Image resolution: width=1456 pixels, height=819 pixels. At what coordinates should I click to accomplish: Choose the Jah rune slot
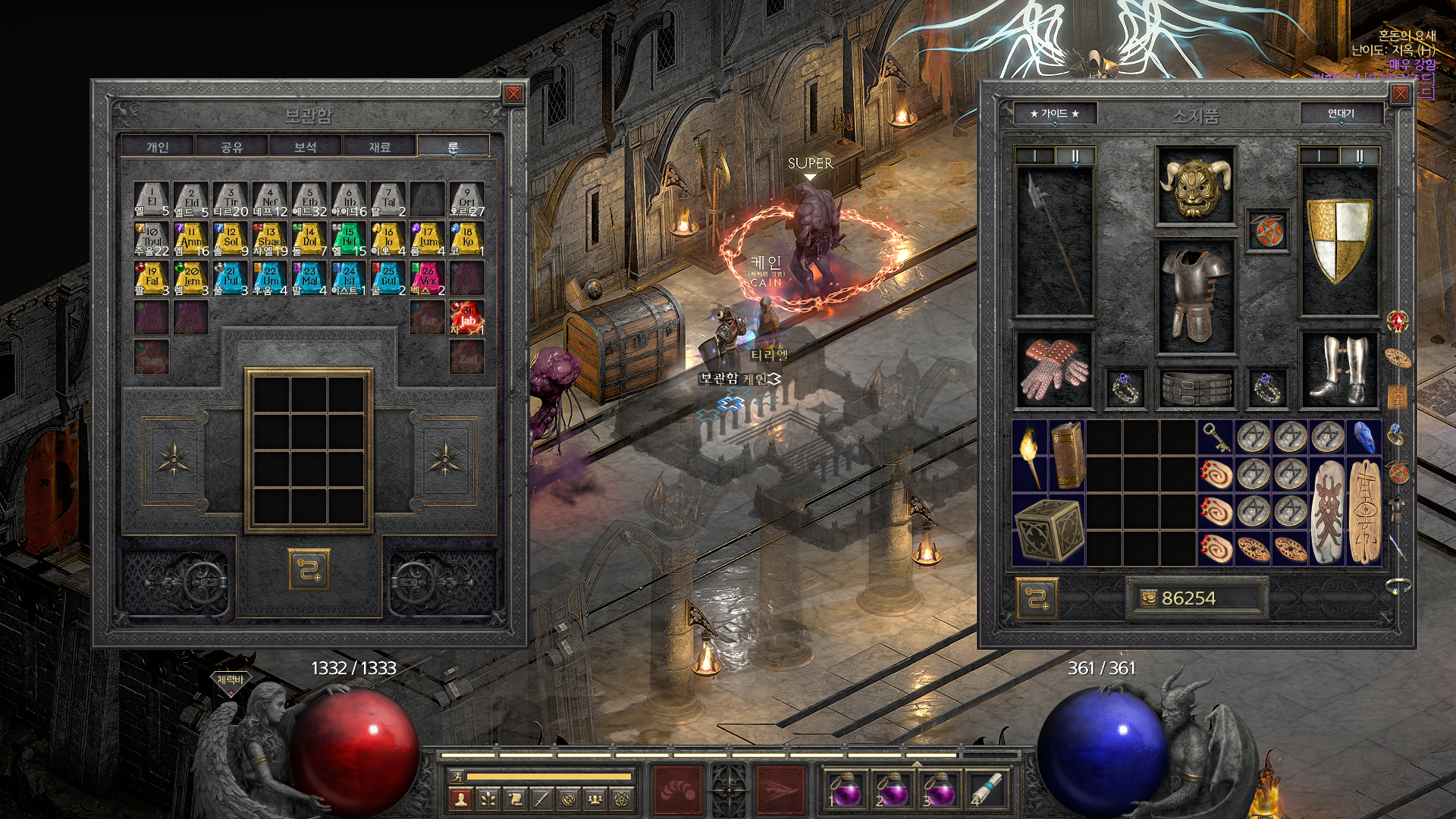[467, 317]
